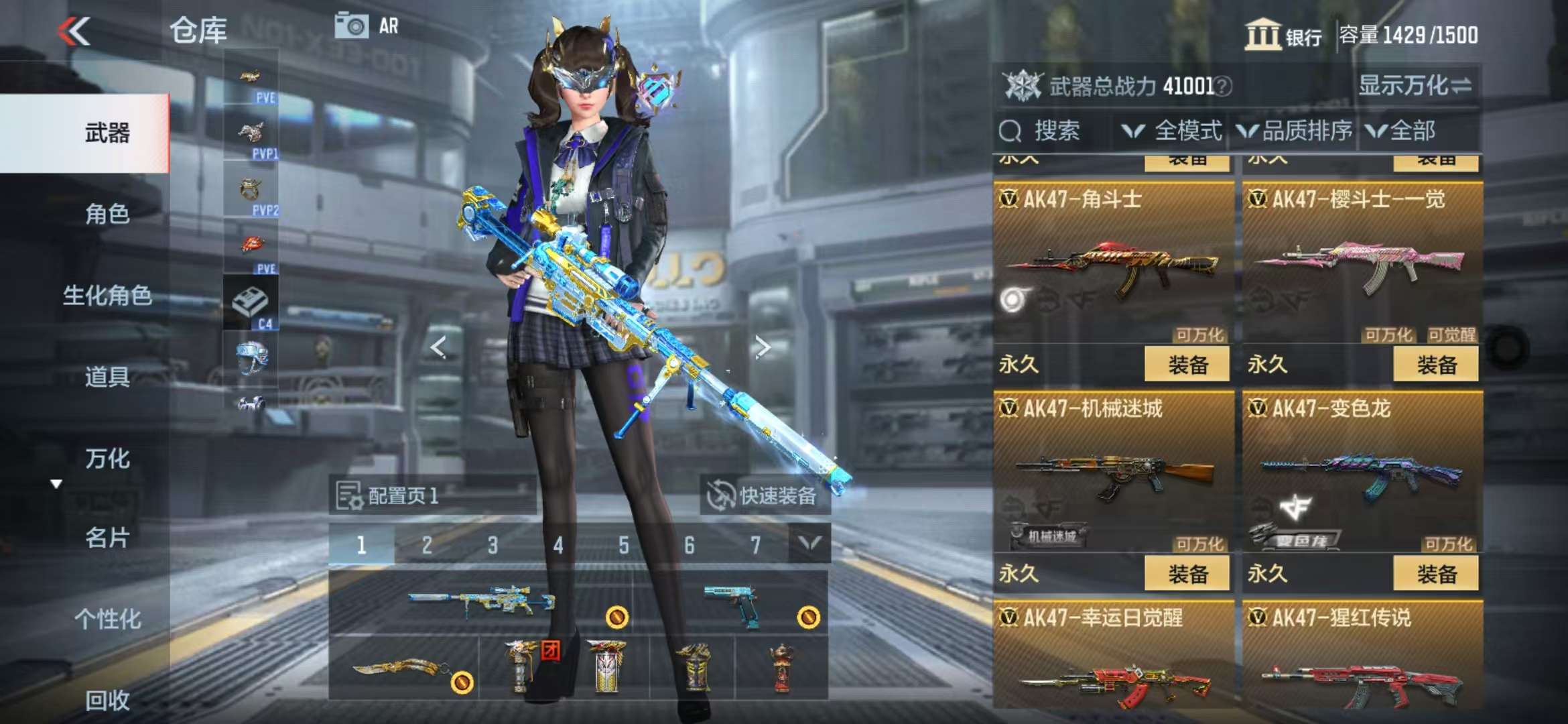Switch to the 角色 category tab
1568x724 pixels.
(107, 215)
